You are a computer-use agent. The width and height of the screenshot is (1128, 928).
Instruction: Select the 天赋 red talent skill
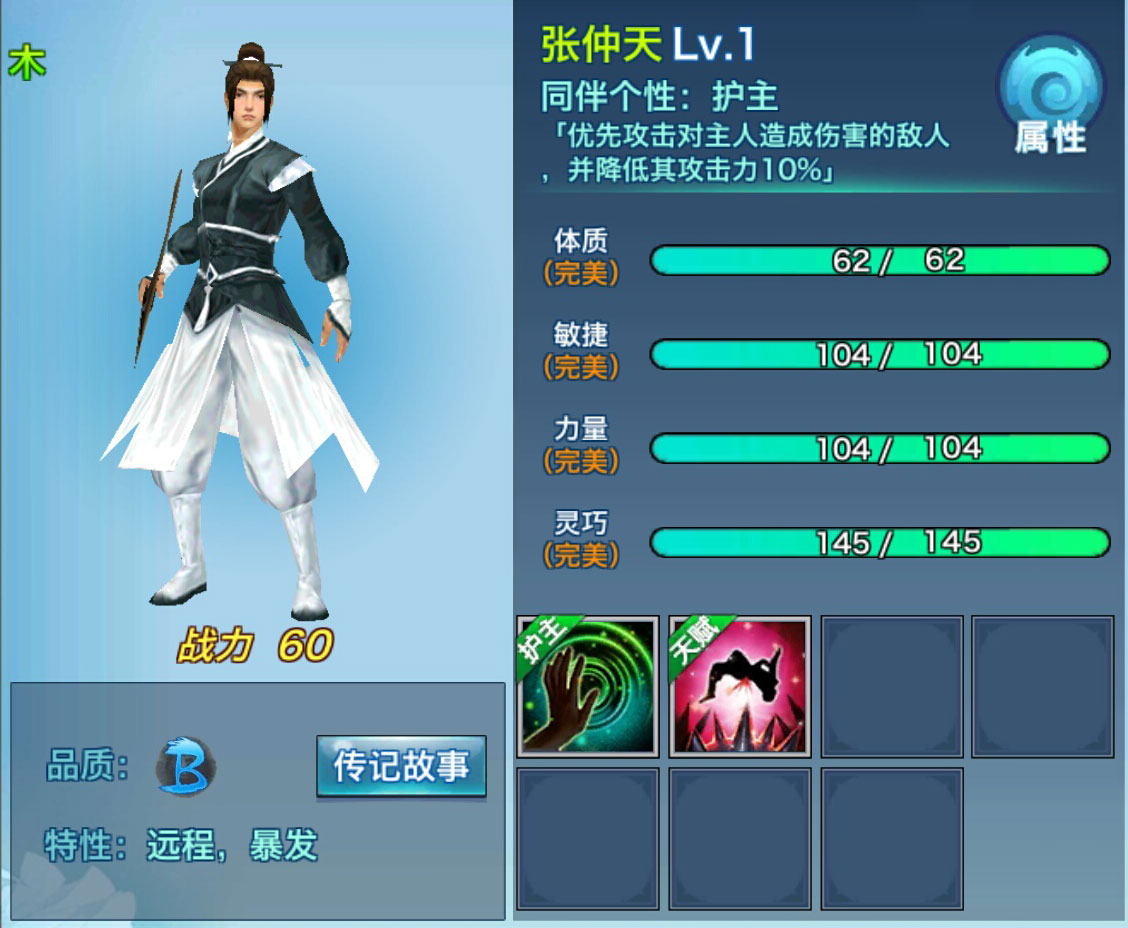(739, 686)
